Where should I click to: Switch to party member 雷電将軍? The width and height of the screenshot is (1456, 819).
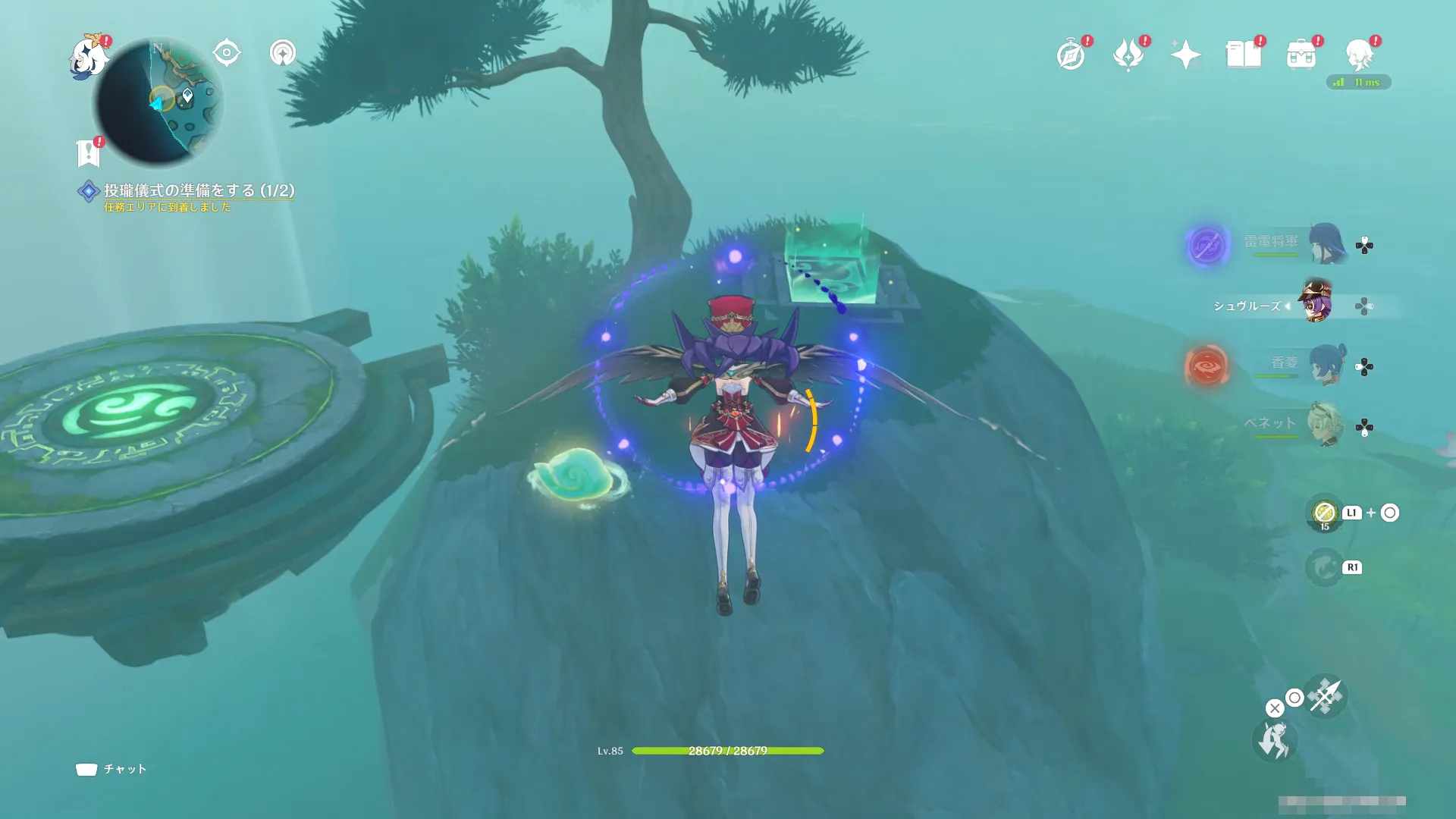click(x=1326, y=243)
